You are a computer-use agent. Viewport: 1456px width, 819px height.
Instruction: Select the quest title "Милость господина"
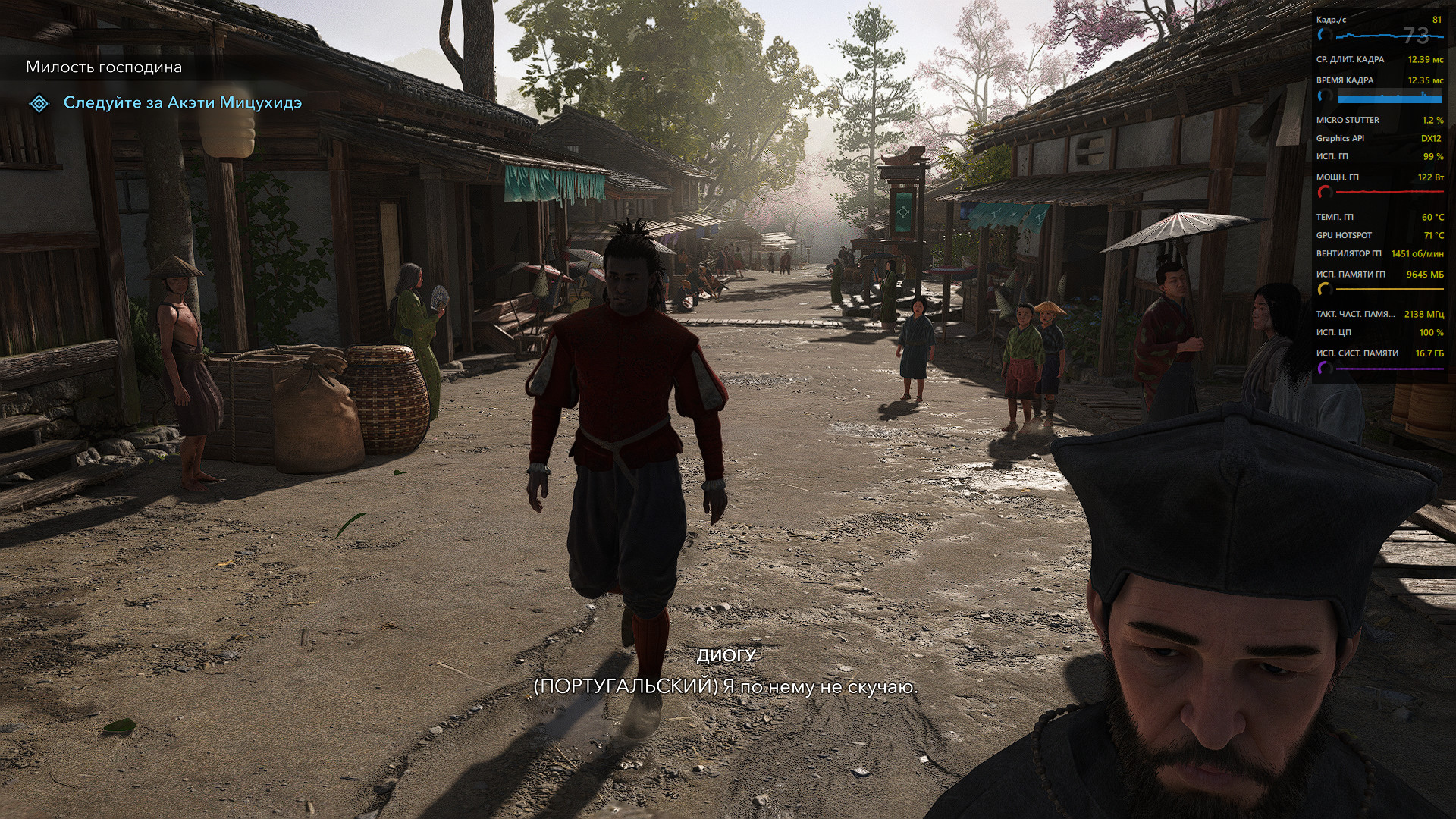pos(104,67)
